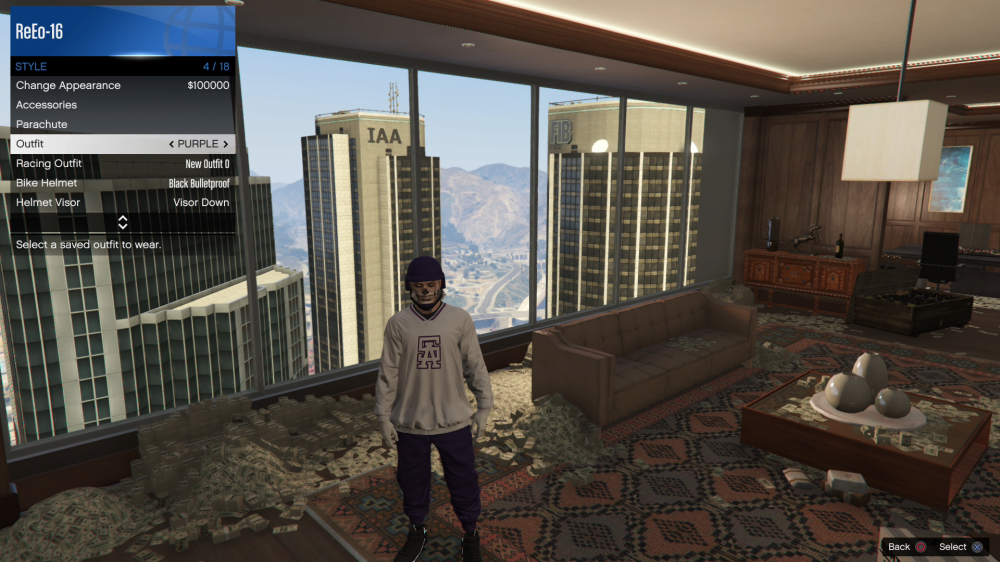
Task: Cycle Outfit to the previous option with left arrow
Action: point(171,144)
